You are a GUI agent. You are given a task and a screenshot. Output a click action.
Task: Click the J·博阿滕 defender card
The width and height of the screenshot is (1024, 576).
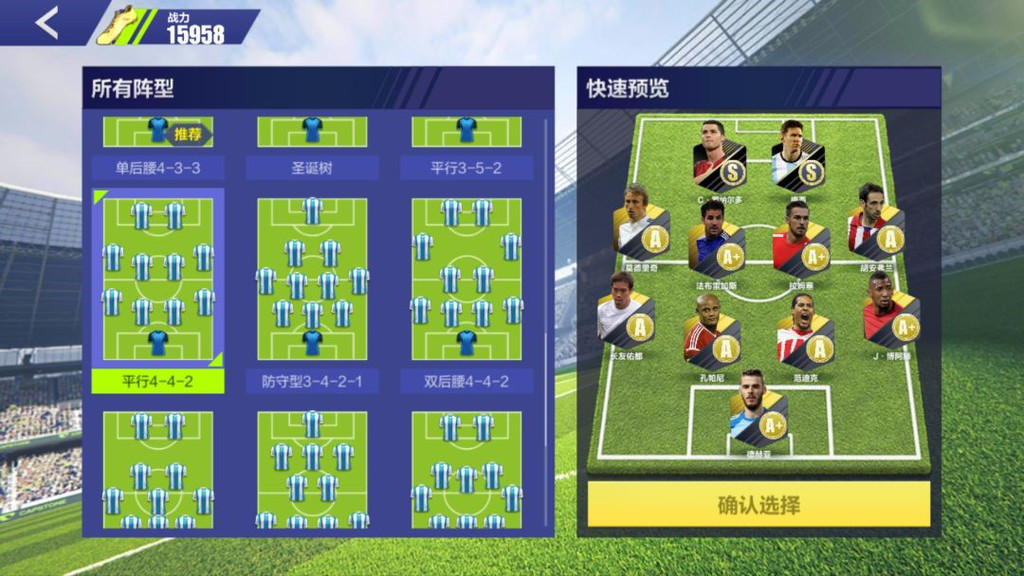890,314
